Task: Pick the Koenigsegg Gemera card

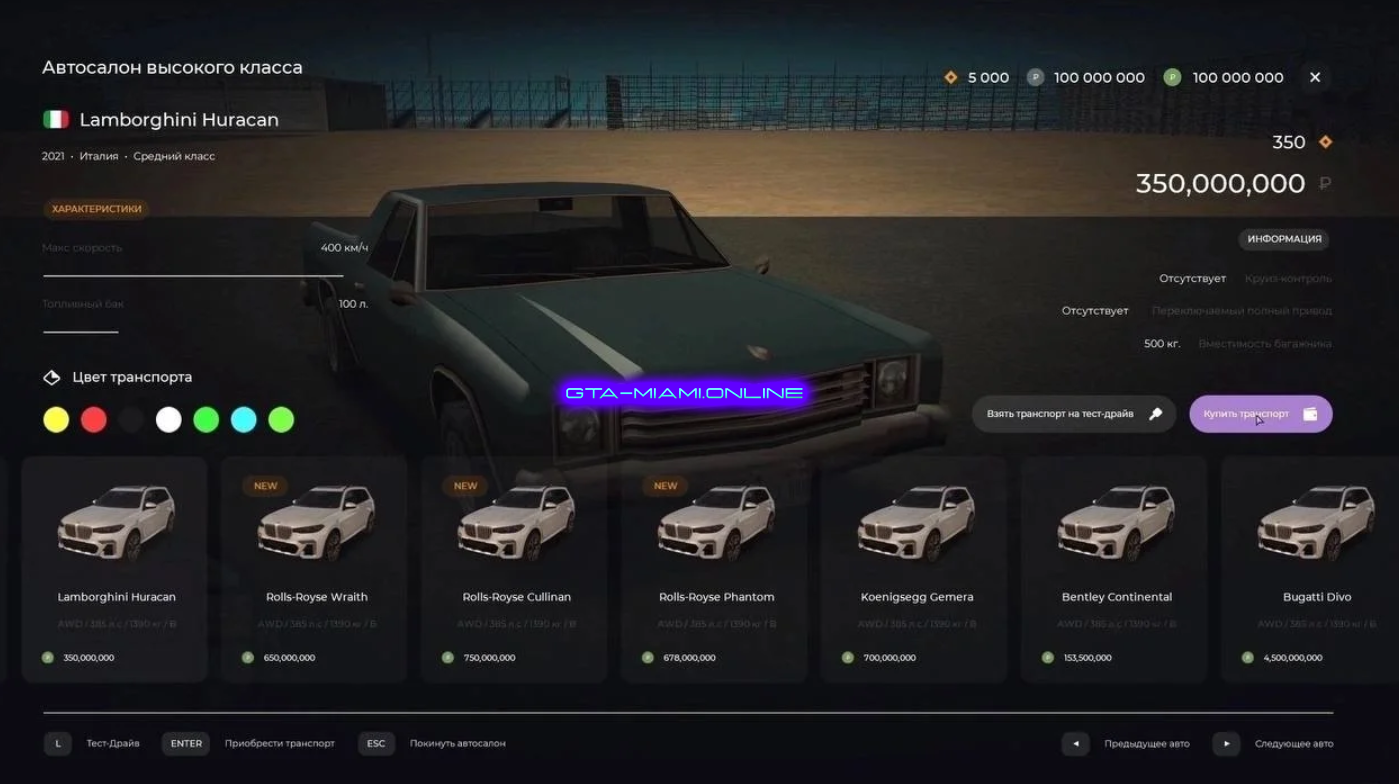Action: 915,570
